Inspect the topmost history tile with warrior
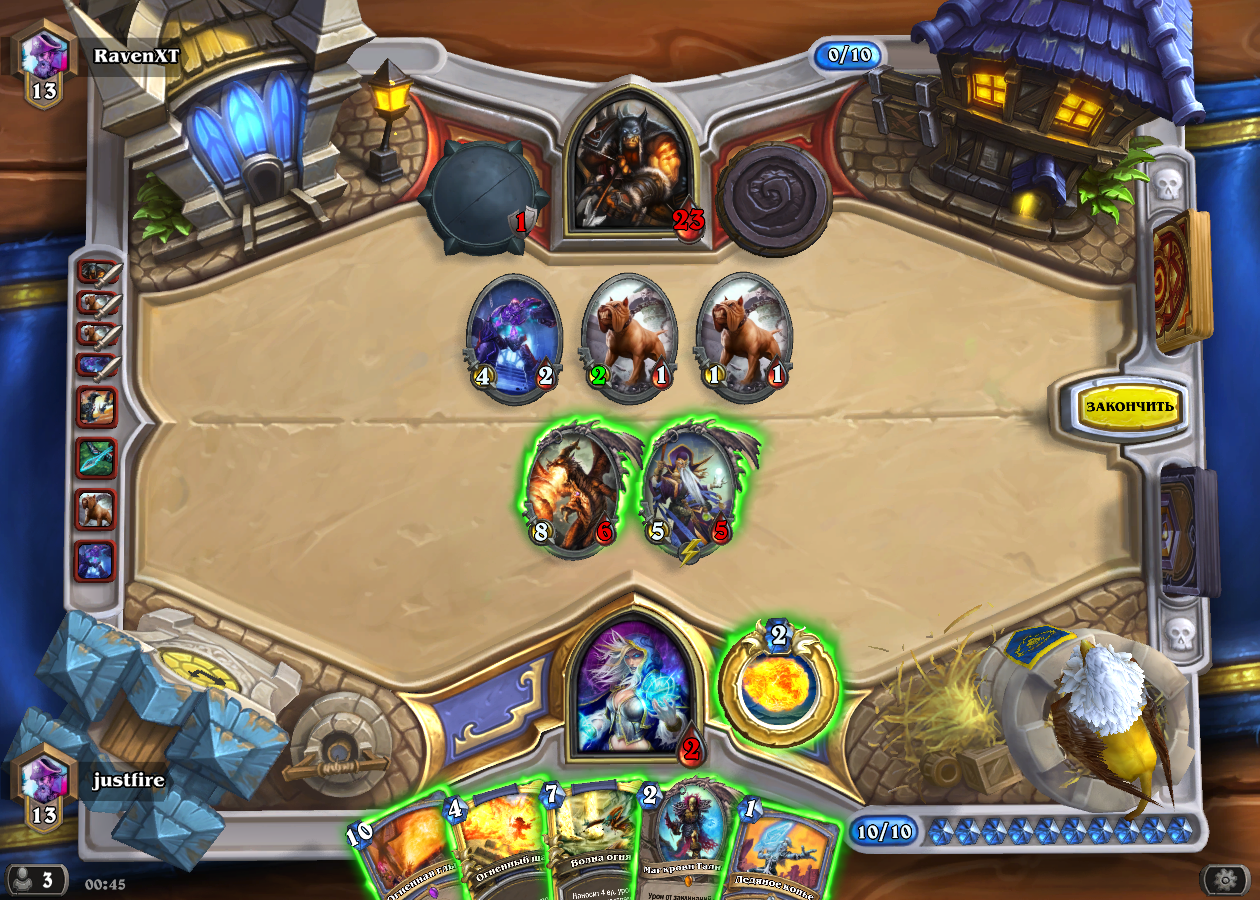The image size is (1260, 900). tap(97, 273)
